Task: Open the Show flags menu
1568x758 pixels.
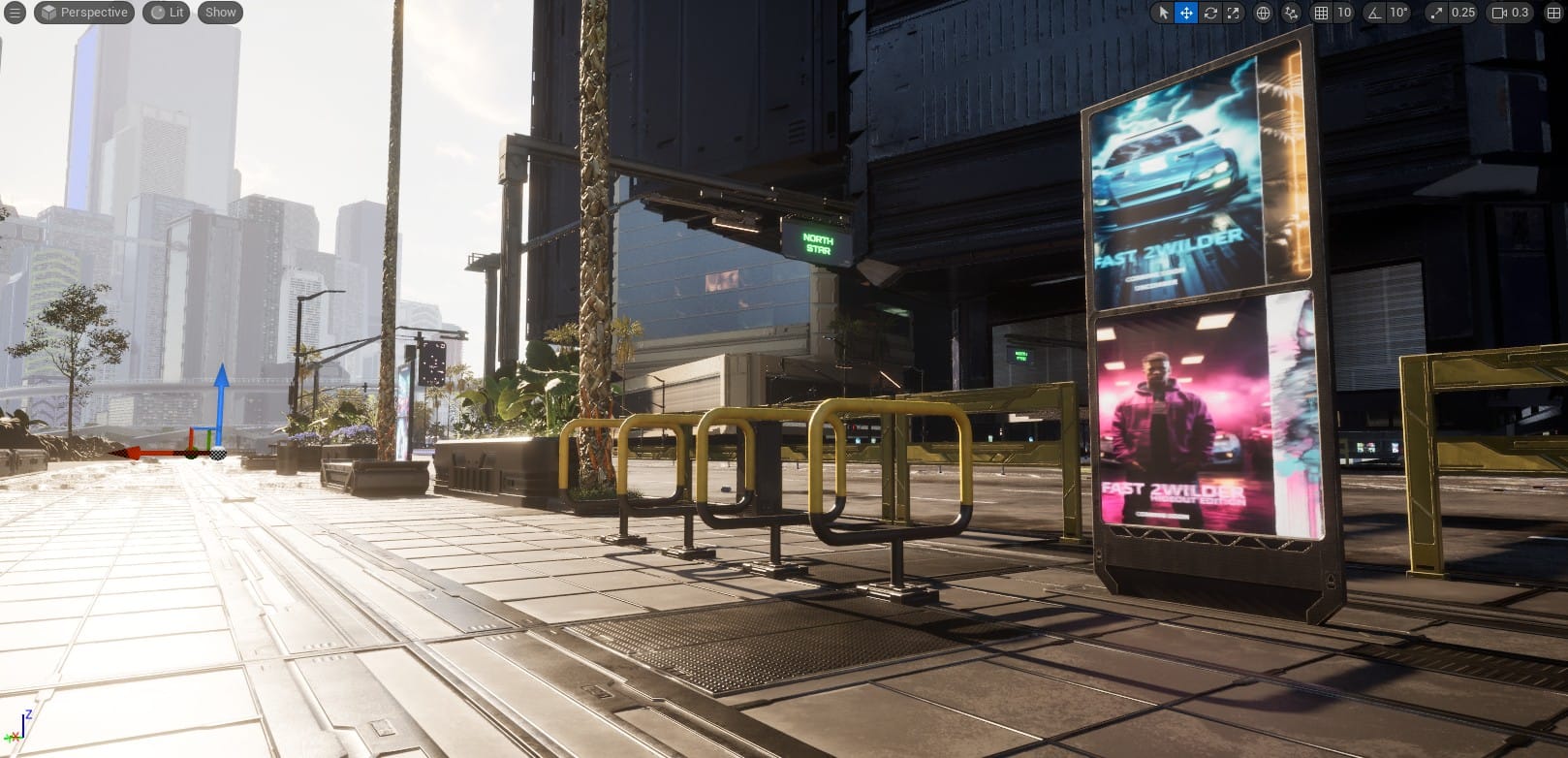Action: coord(220,13)
